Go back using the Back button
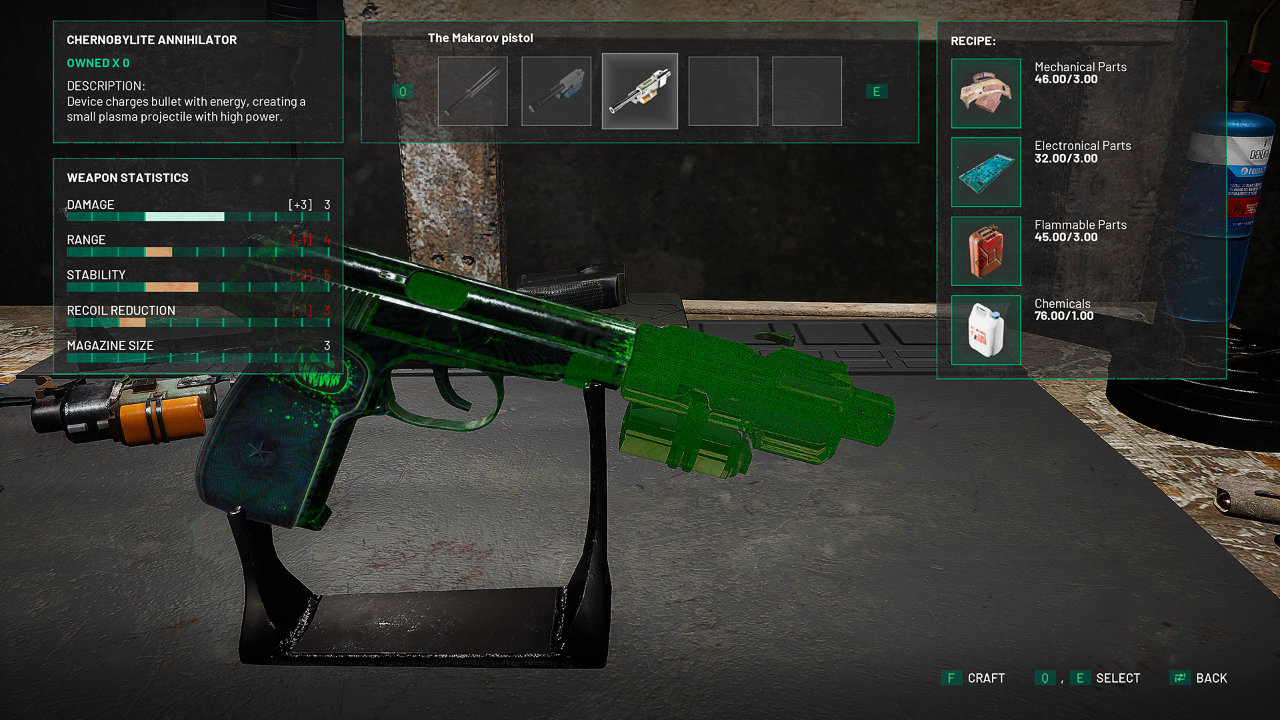Screen dimensions: 1280x720 [x=1199, y=678]
